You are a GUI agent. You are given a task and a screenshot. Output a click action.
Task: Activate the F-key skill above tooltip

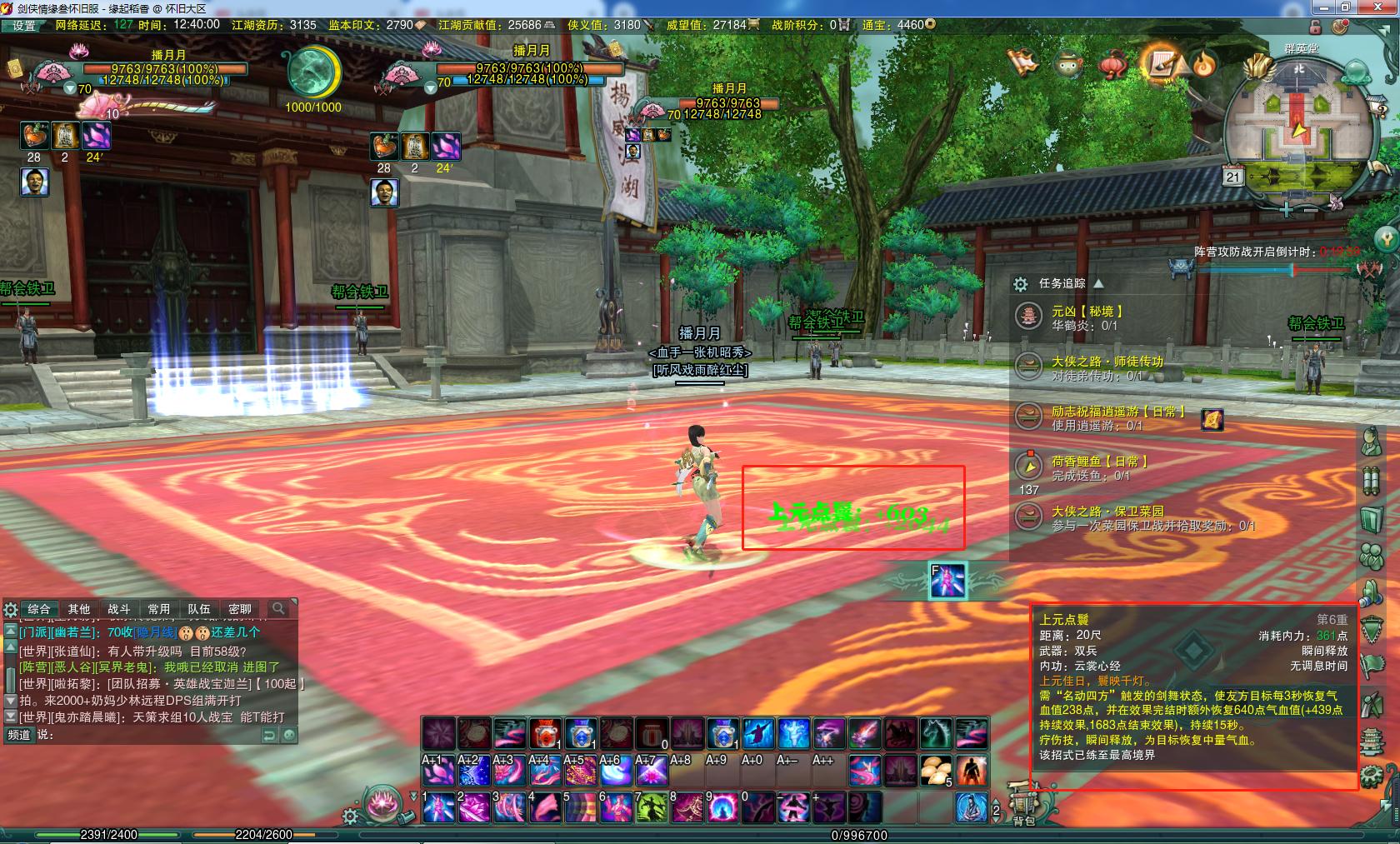947,580
